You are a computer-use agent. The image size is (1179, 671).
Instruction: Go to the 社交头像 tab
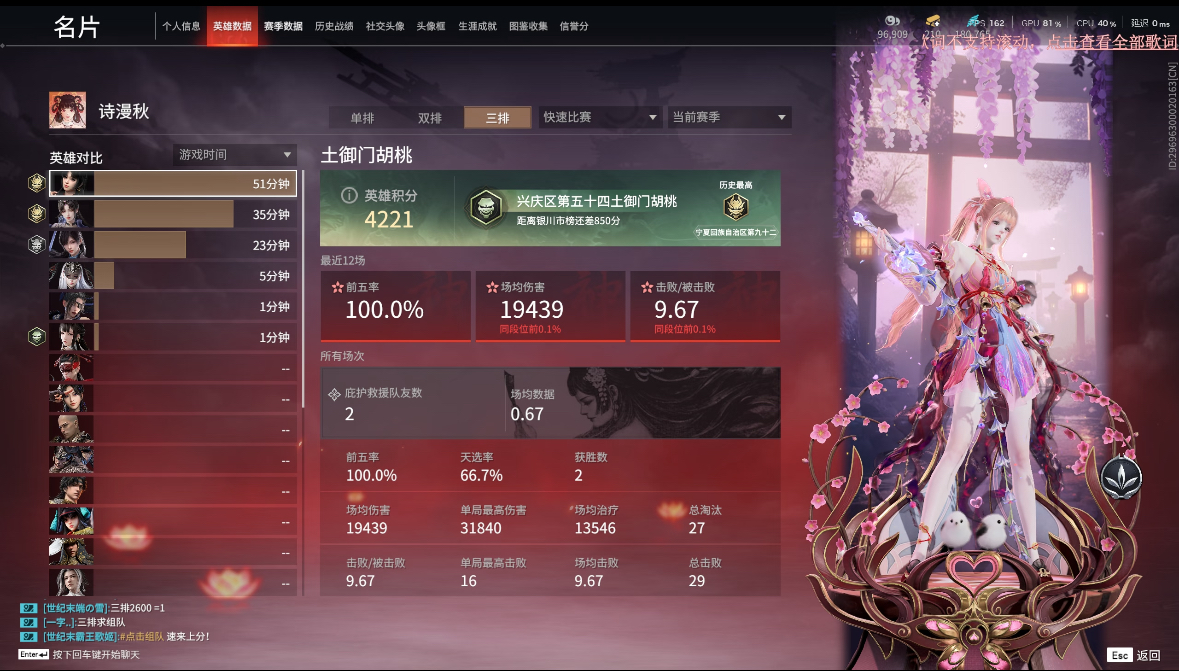(385, 26)
